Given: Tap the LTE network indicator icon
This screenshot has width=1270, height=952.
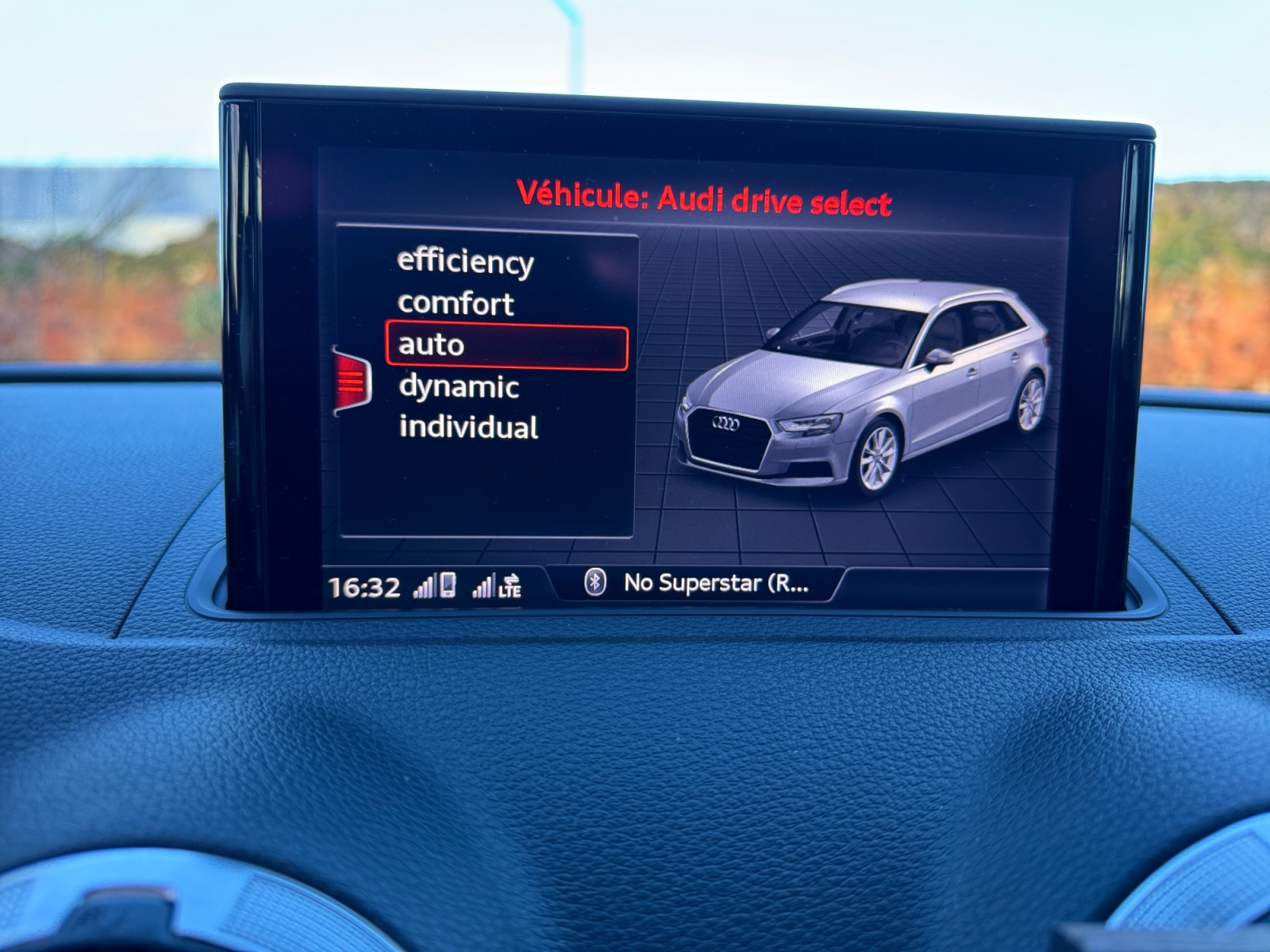Looking at the screenshot, I should pyautogui.click(x=509, y=592).
